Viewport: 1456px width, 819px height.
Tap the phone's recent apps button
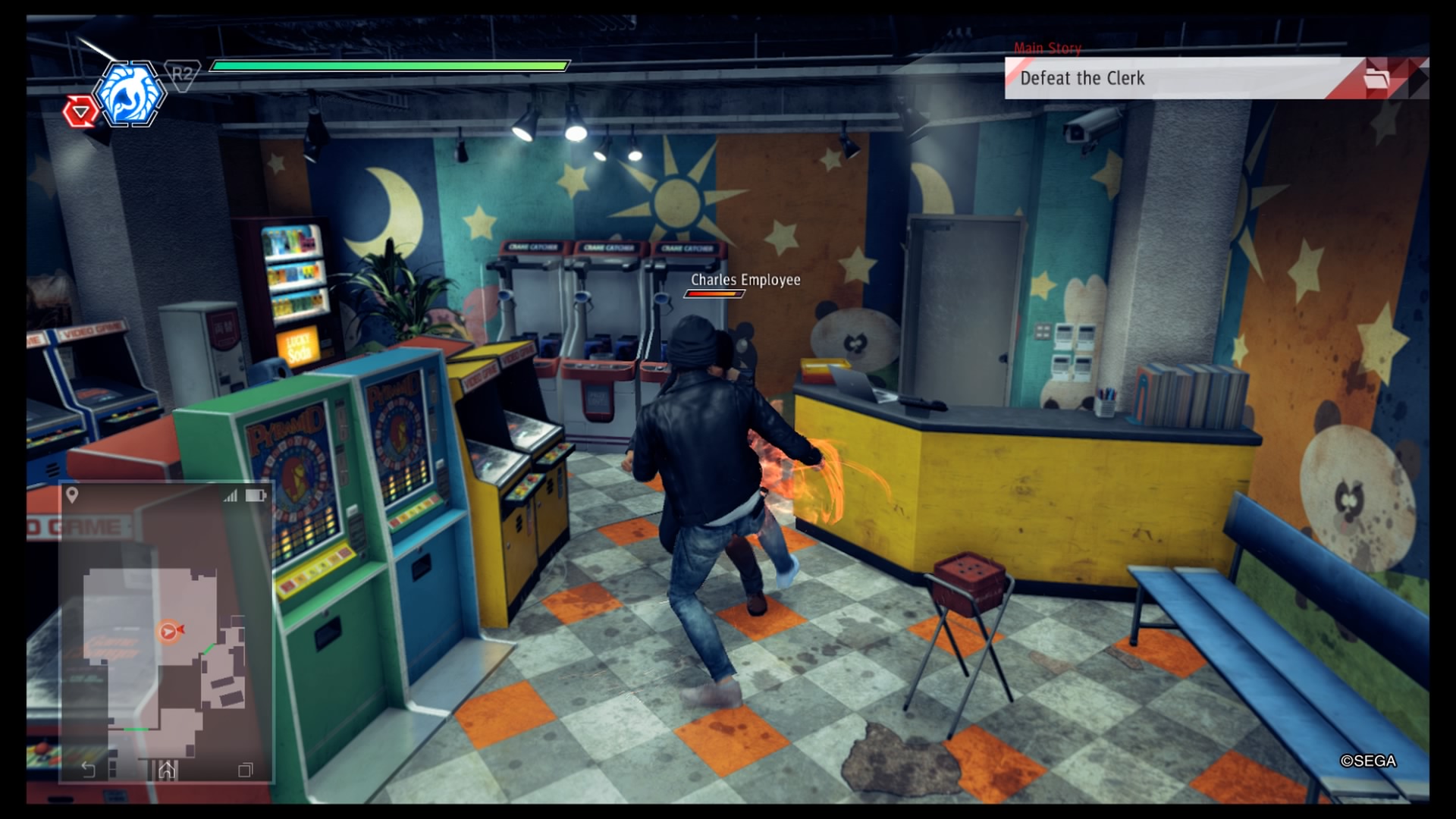click(245, 770)
